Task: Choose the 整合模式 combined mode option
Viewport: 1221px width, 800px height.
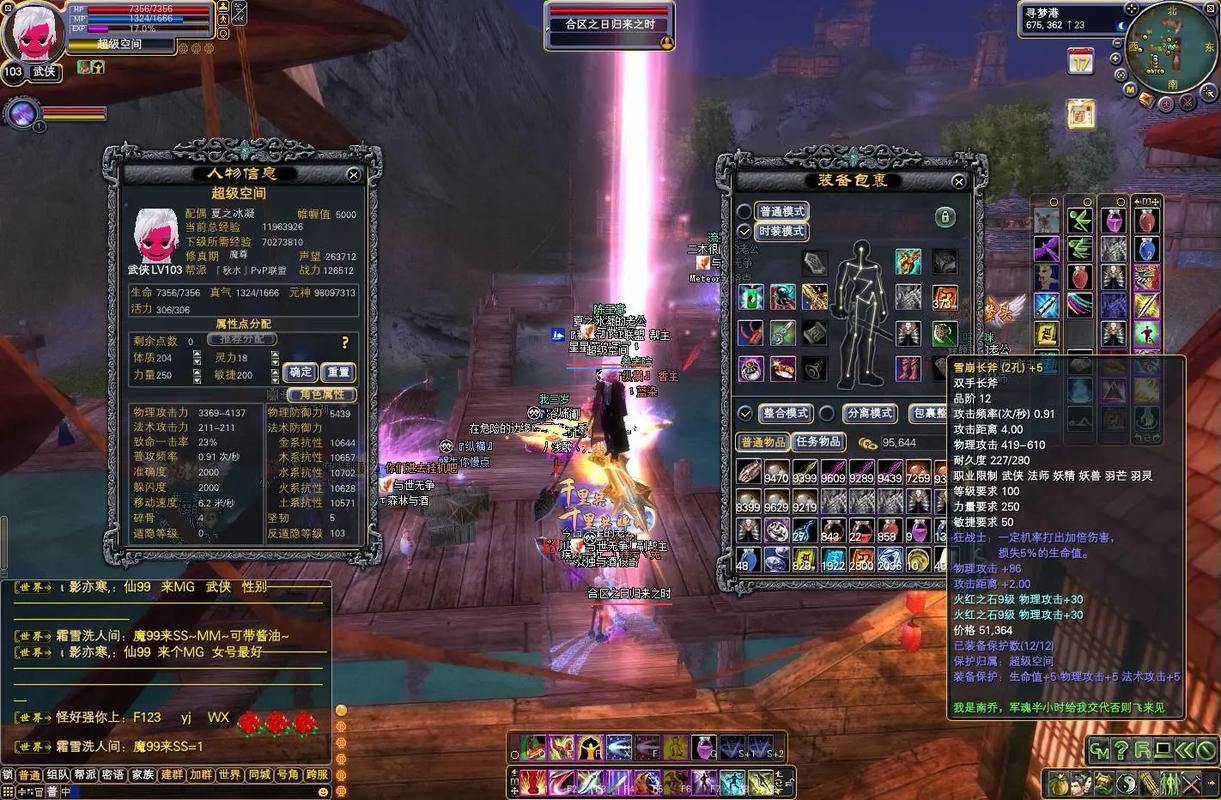Action: click(786, 413)
